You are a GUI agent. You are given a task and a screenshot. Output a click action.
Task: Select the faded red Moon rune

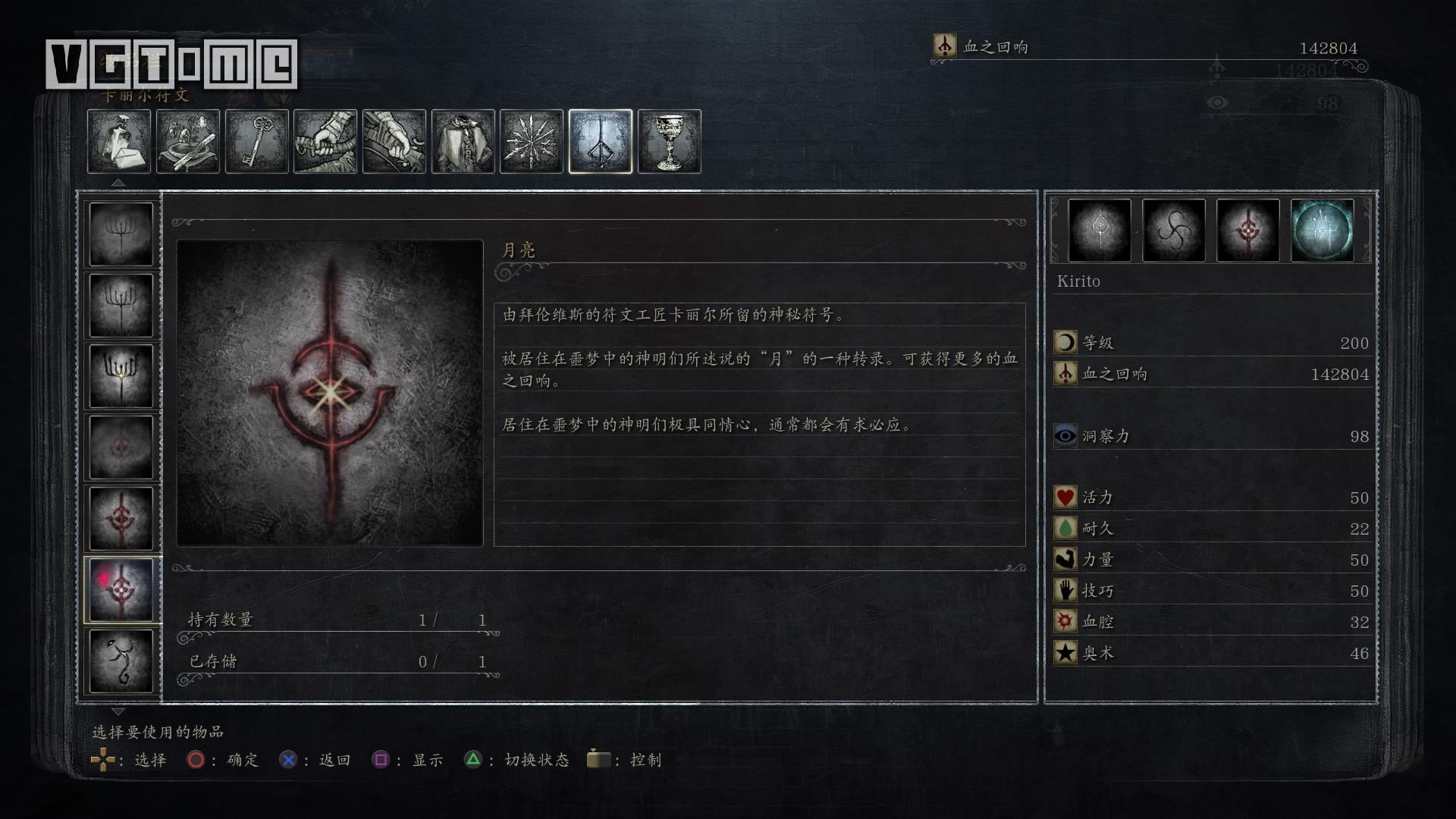pyautogui.click(x=121, y=447)
